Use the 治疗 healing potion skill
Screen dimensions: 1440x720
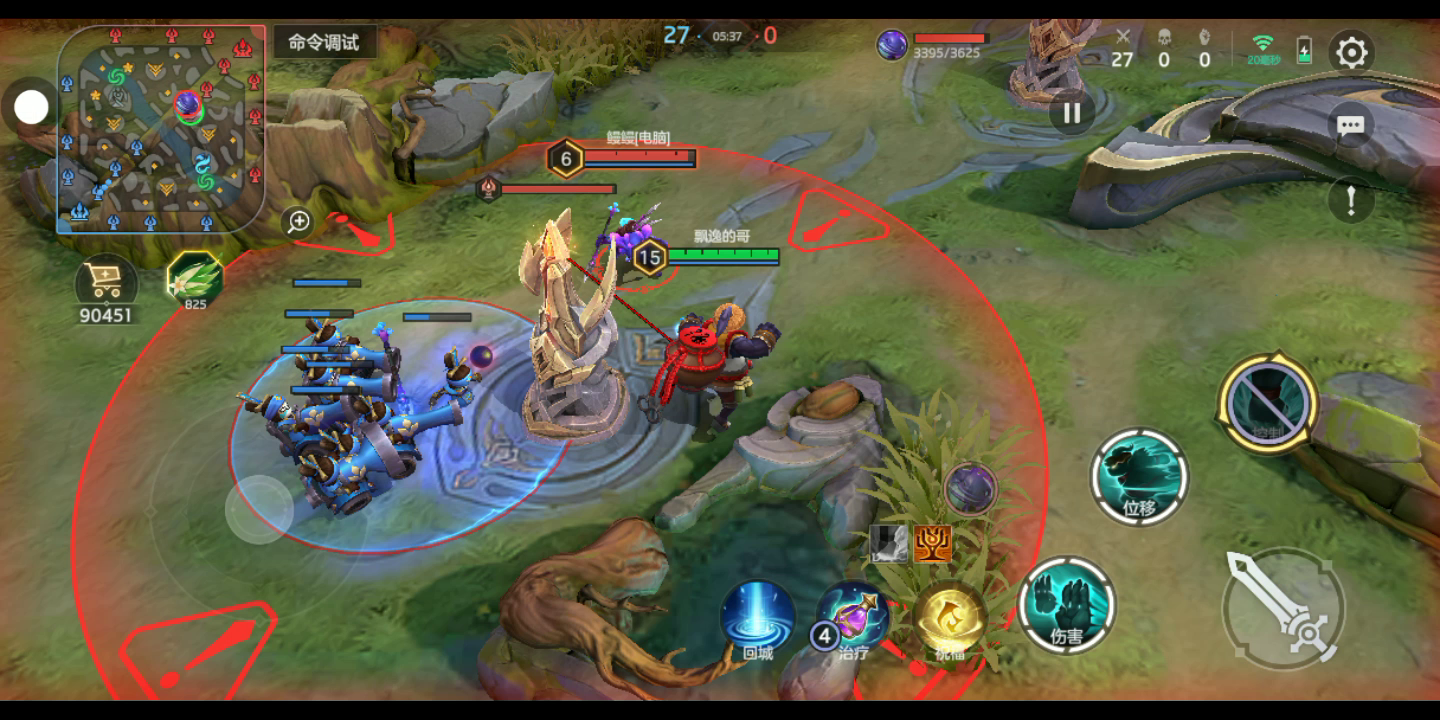854,615
